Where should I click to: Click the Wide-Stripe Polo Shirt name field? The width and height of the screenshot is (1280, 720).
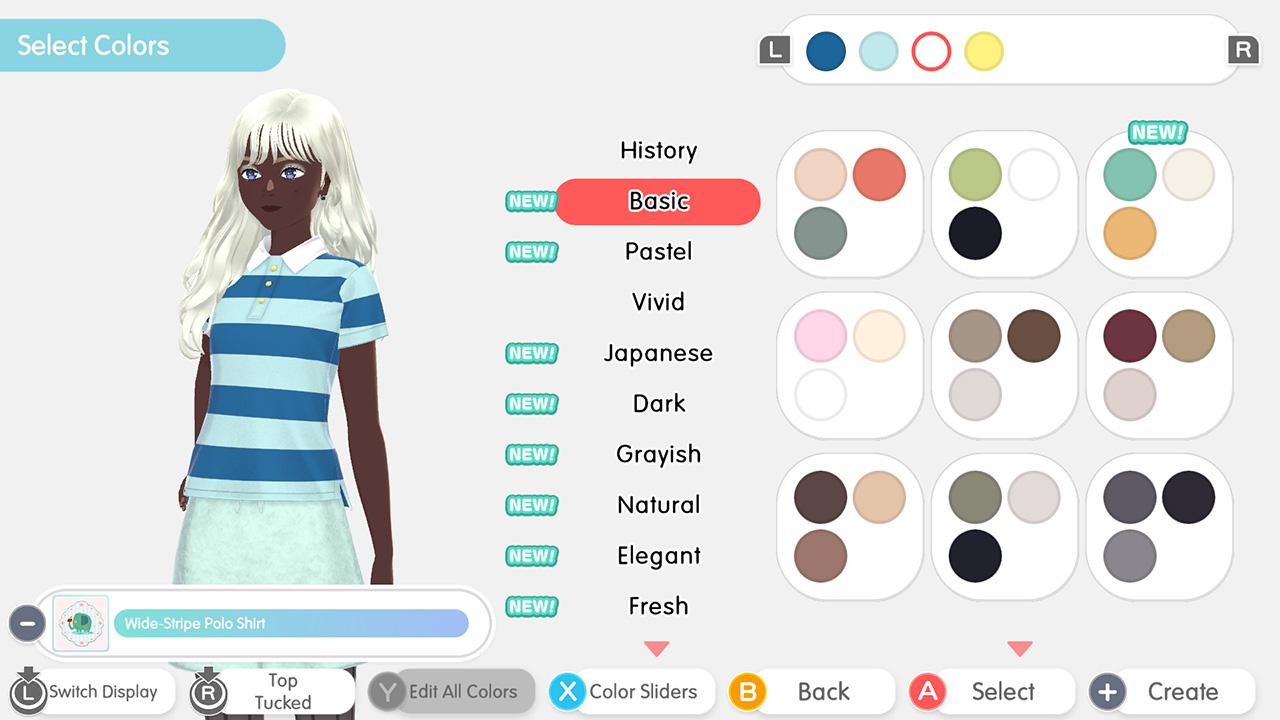pyautogui.click(x=290, y=623)
